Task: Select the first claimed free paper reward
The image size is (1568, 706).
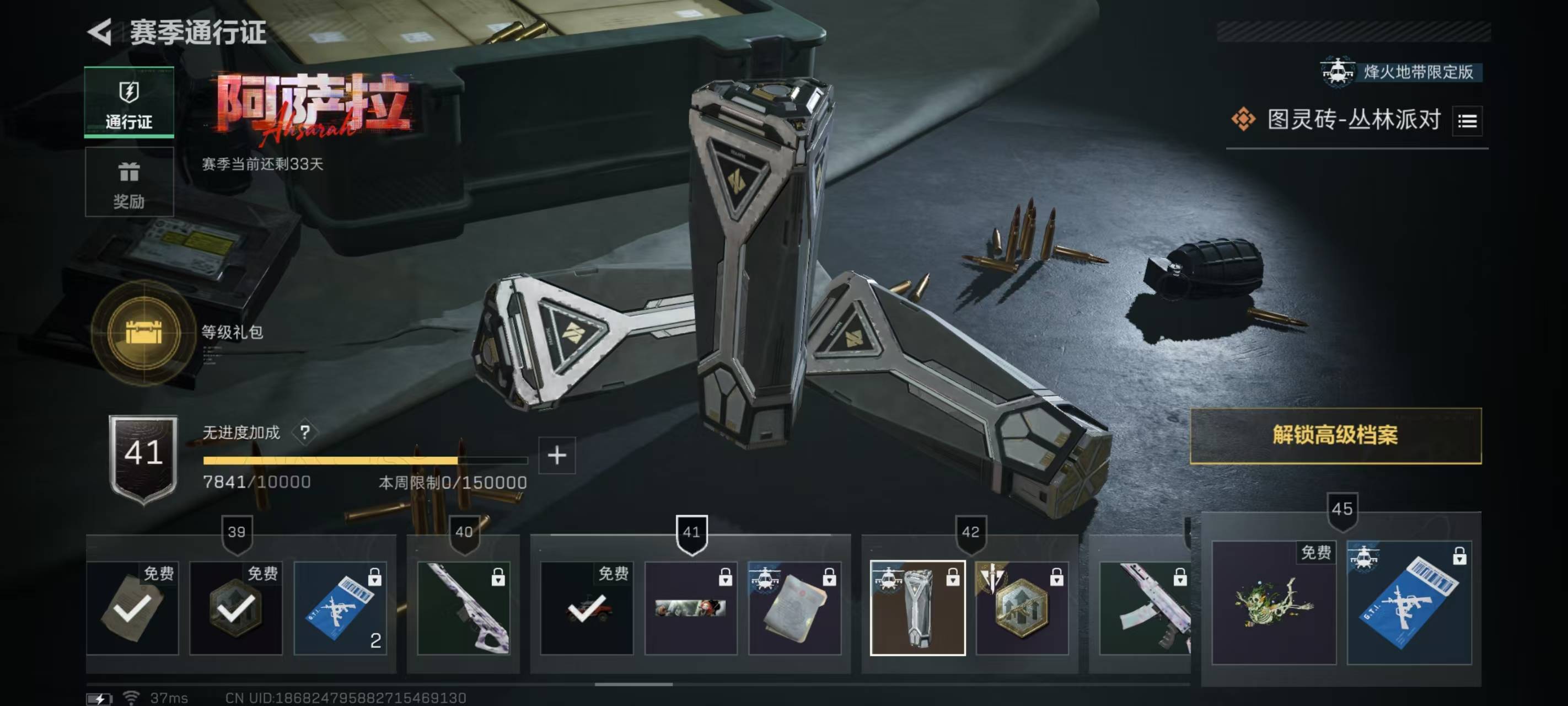Action: (x=133, y=608)
